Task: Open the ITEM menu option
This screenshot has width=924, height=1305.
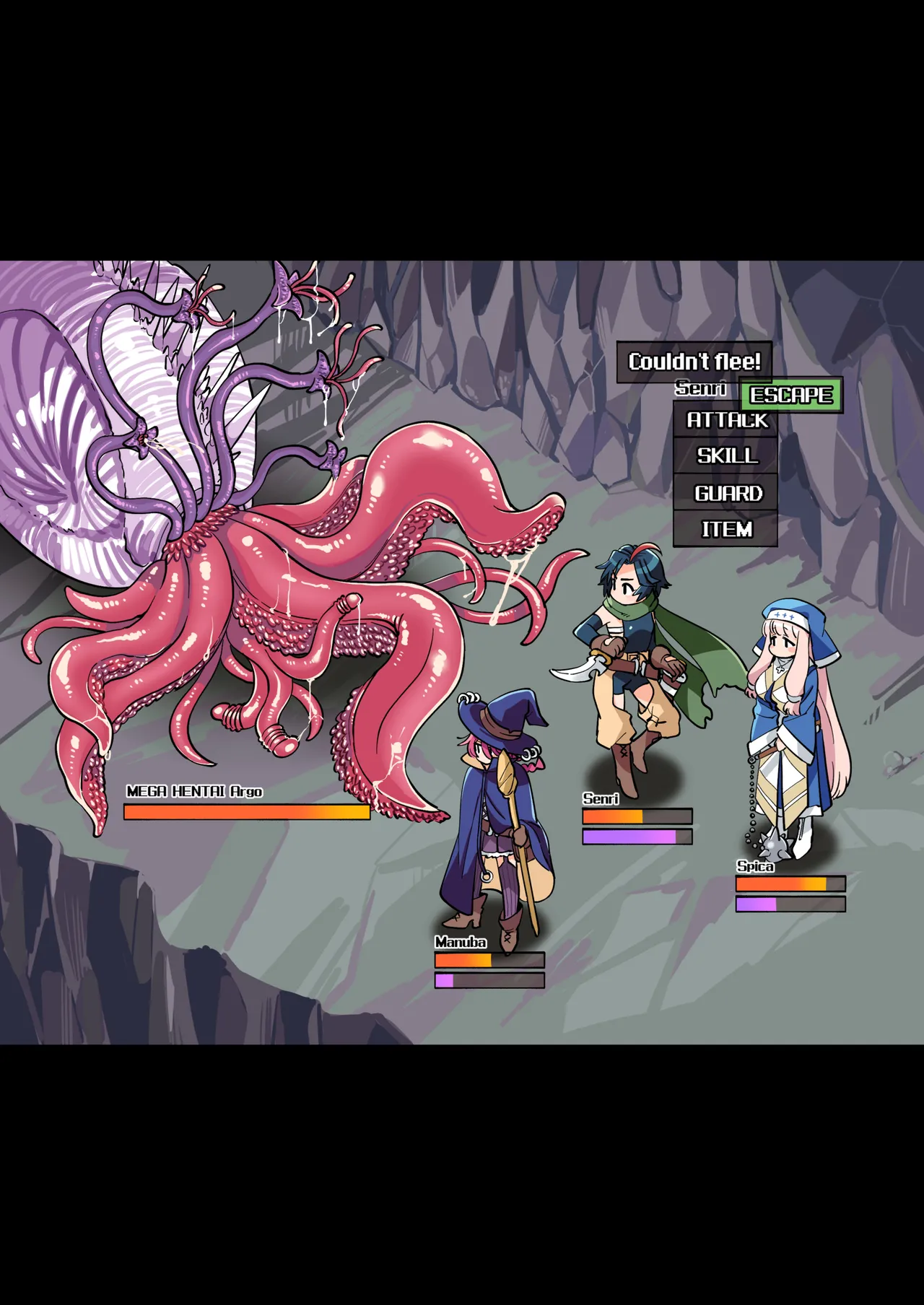Action: (725, 530)
